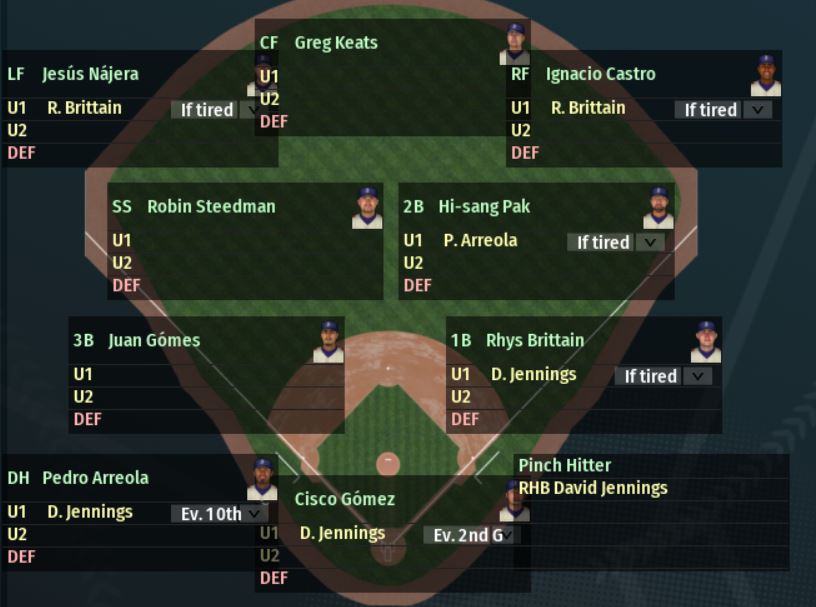The width and height of the screenshot is (816, 607).
Task: Change first base 'If tired' substitution rule
Action: coord(664,376)
